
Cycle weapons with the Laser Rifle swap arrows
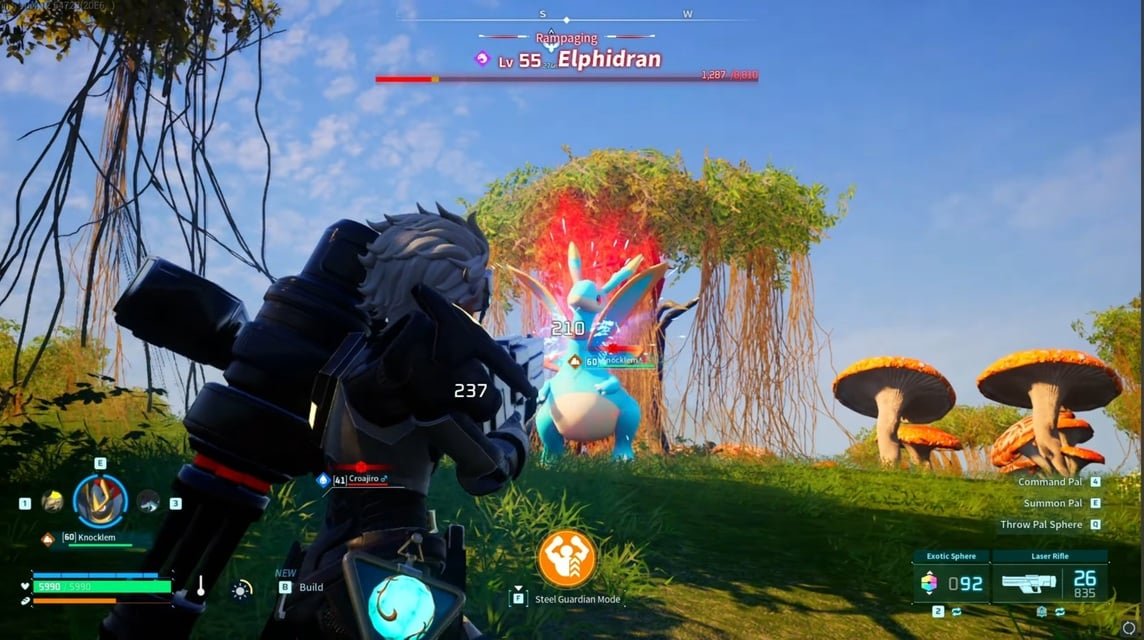[x=1059, y=611]
